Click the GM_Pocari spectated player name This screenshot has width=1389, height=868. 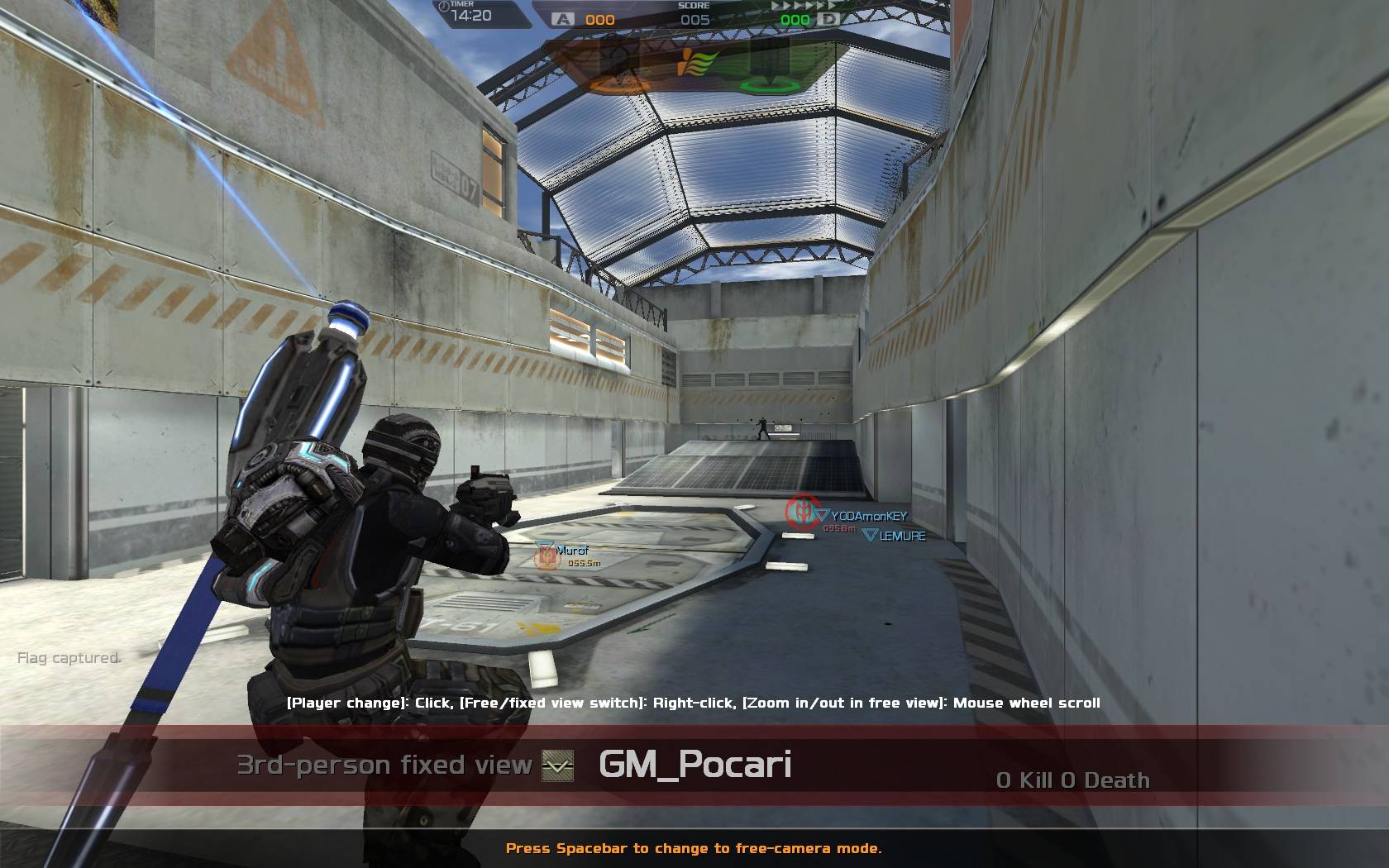(694, 765)
